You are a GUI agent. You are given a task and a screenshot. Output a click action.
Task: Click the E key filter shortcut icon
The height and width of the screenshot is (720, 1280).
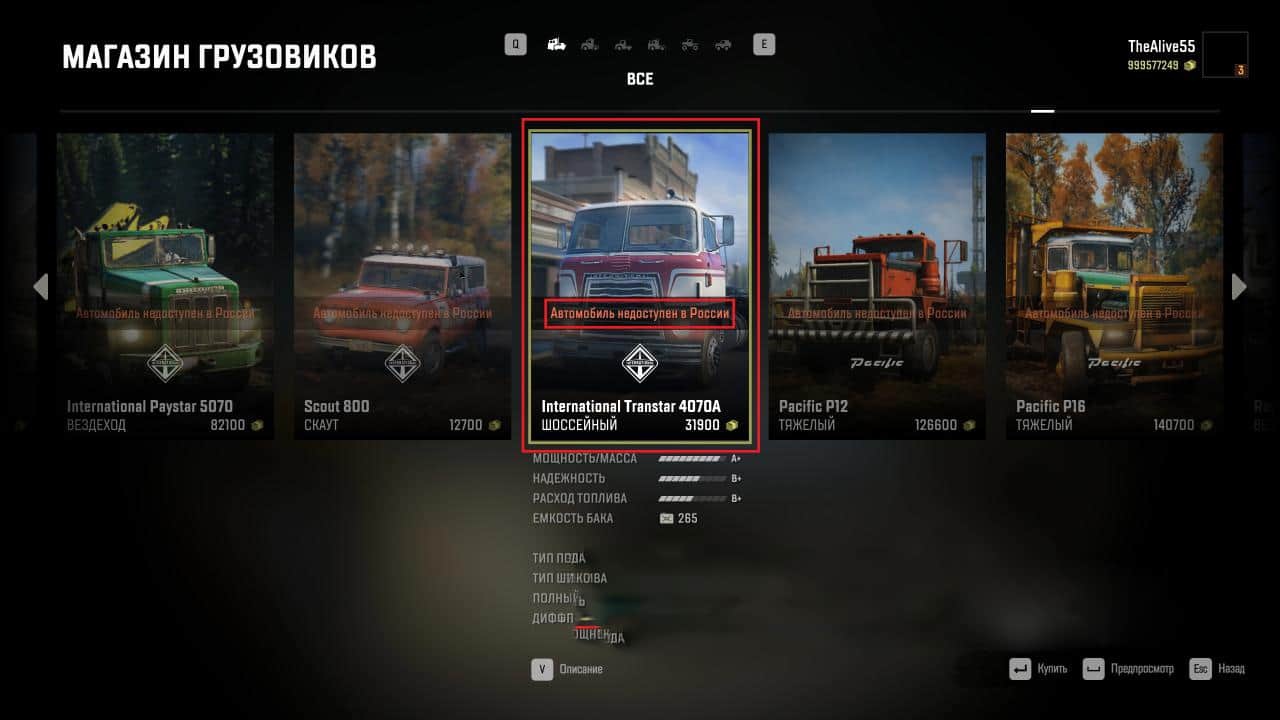764,44
